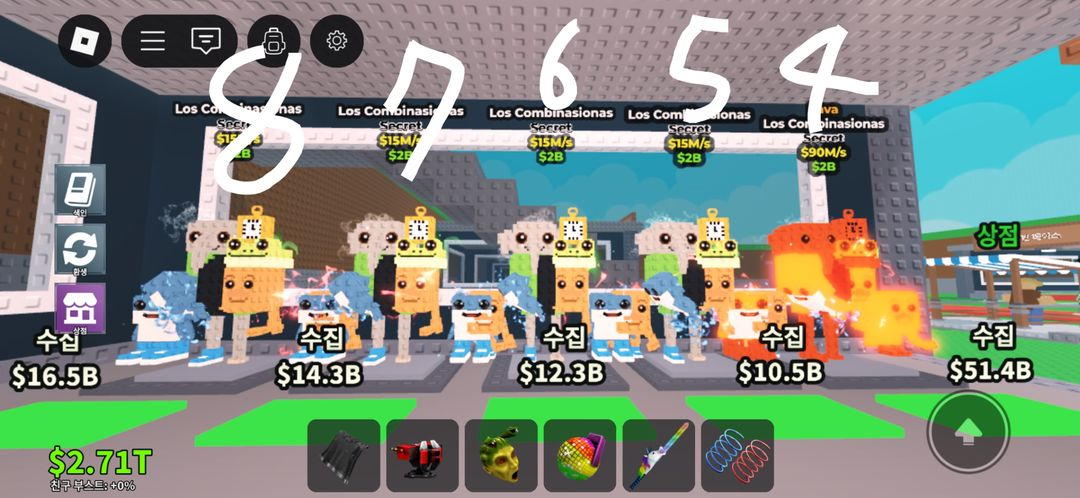Select the black cape hotbar slot
This screenshot has width=1080, height=498.
tap(343, 455)
